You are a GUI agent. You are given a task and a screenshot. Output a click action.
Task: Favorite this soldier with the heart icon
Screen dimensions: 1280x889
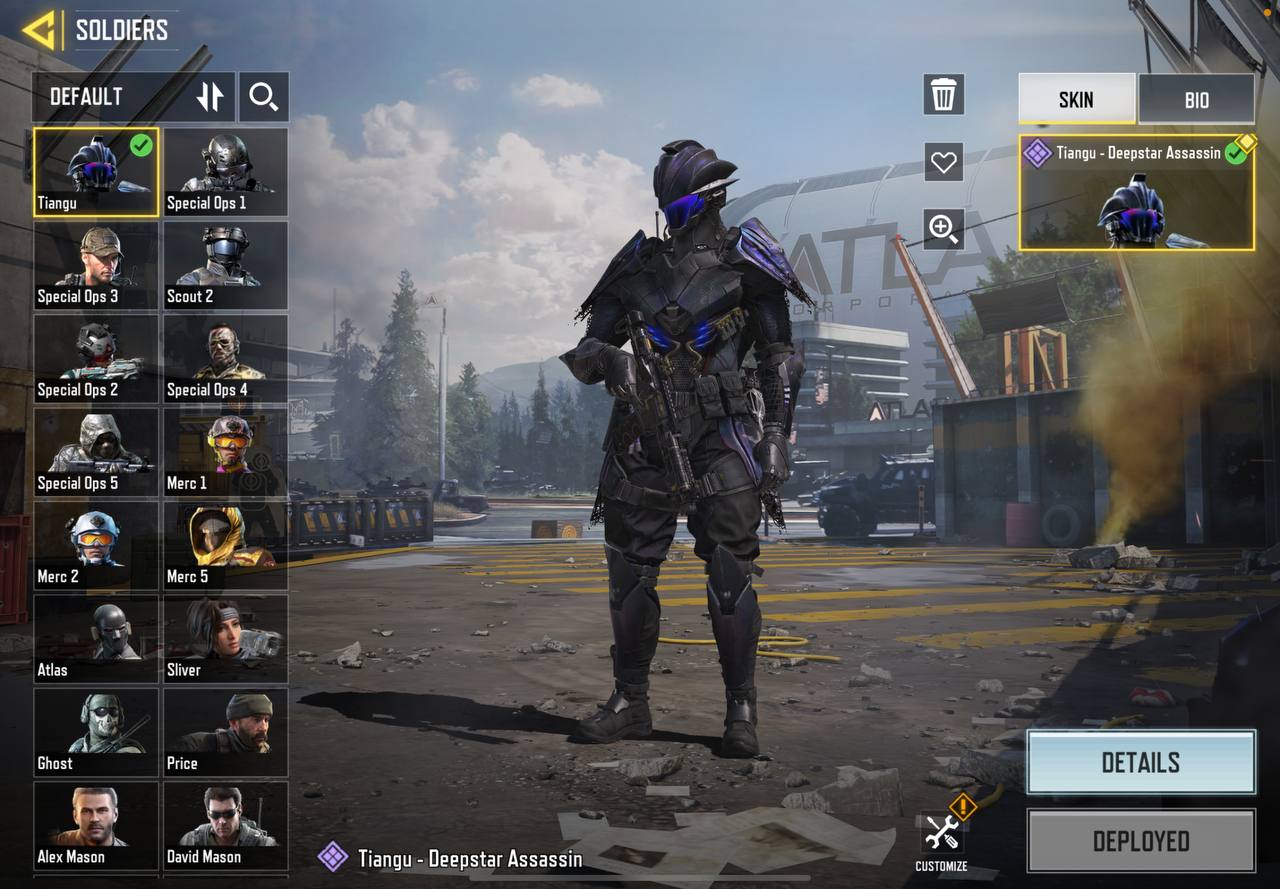click(x=943, y=161)
